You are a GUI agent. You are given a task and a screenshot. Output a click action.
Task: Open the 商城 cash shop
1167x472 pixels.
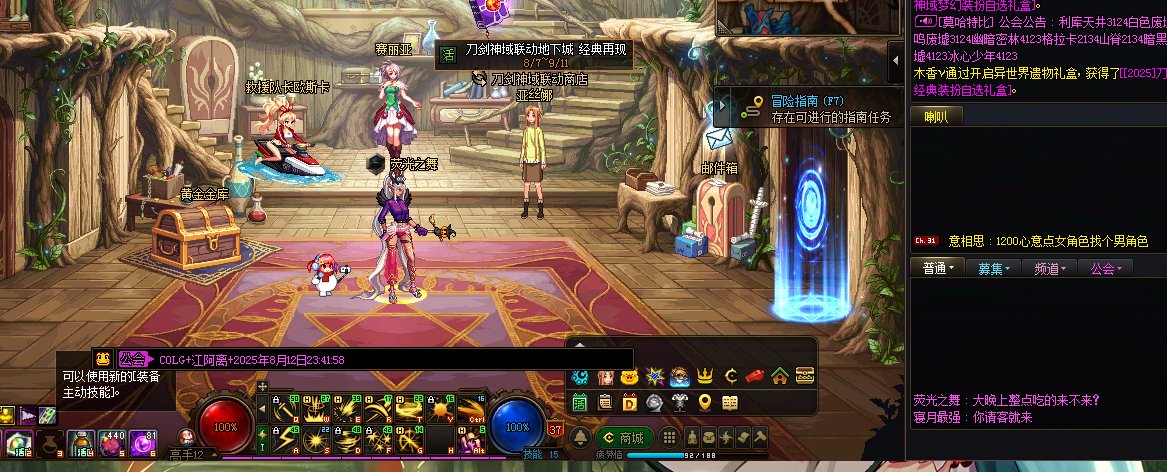pos(621,437)
